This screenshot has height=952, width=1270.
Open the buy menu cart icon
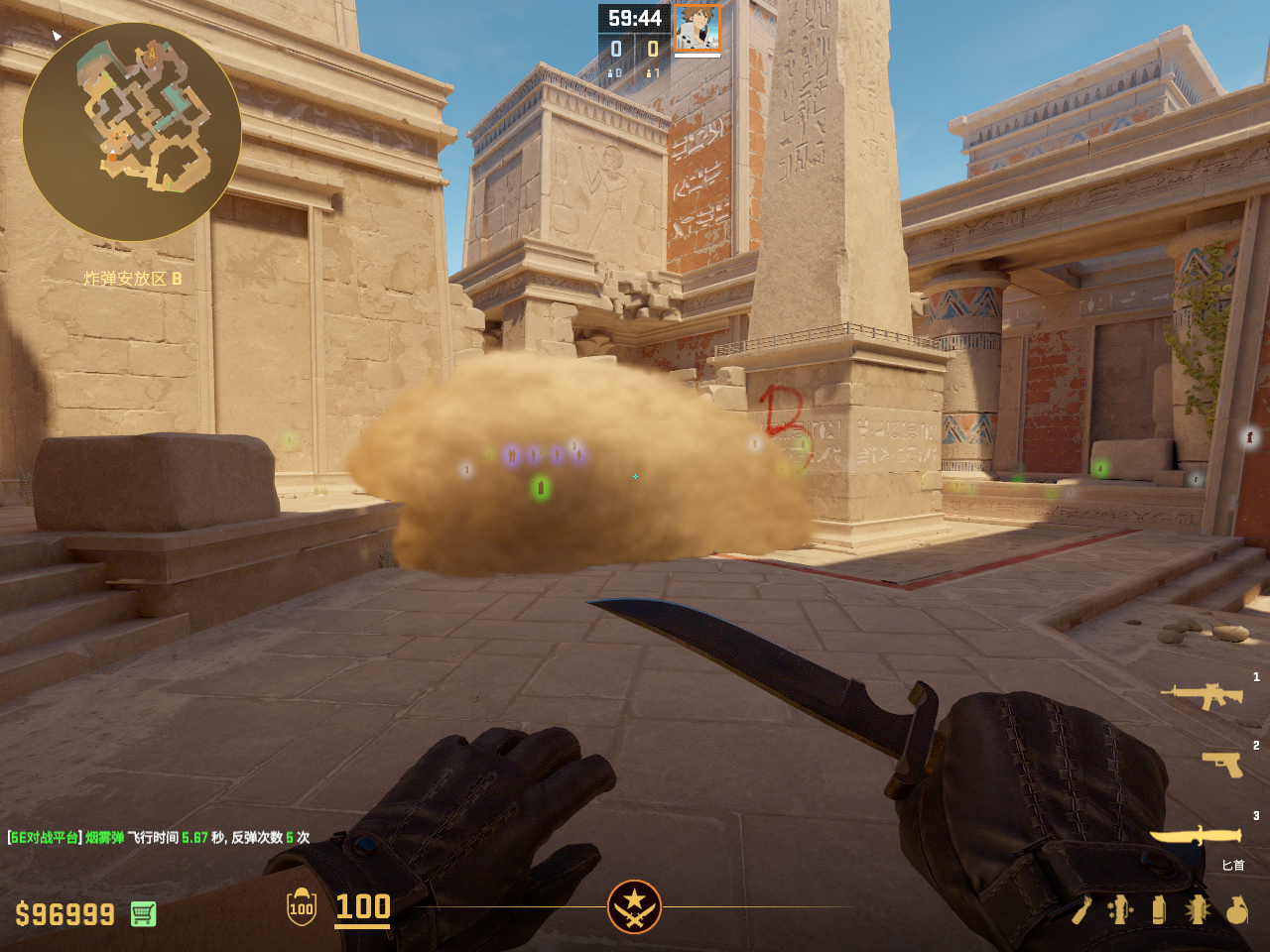143,913
